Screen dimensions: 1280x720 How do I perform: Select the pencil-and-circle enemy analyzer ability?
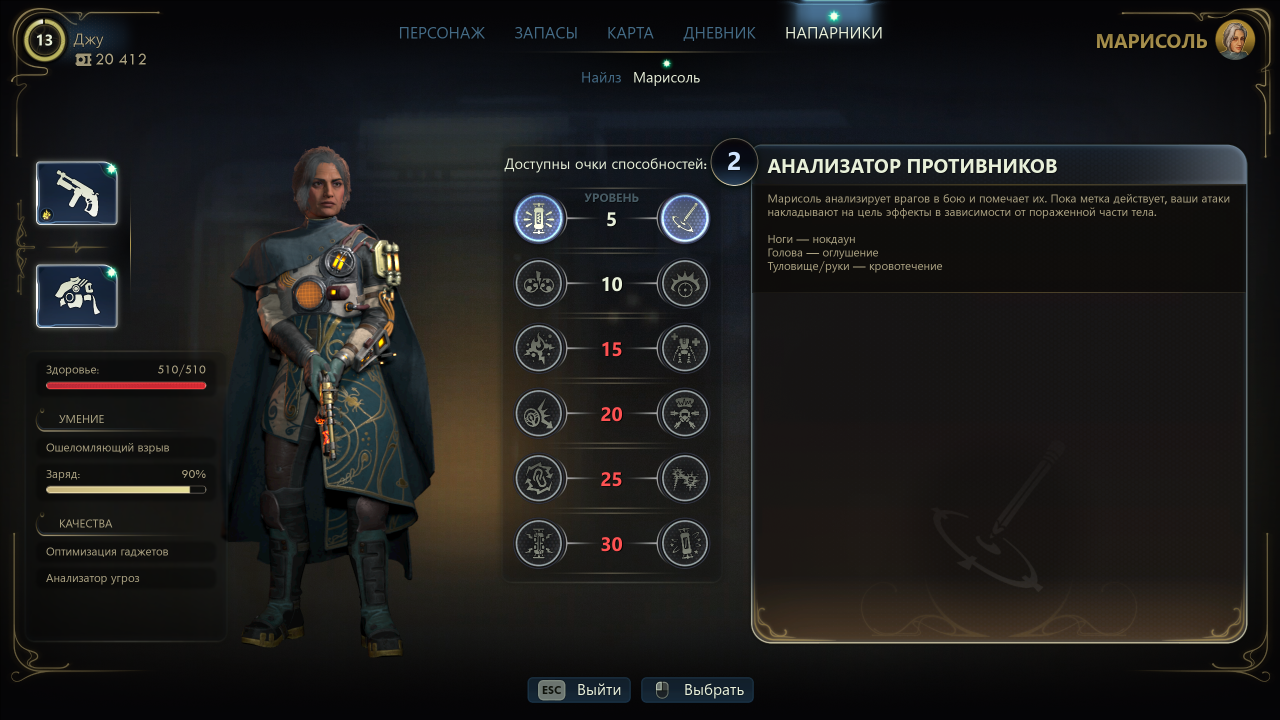[684, 219]
